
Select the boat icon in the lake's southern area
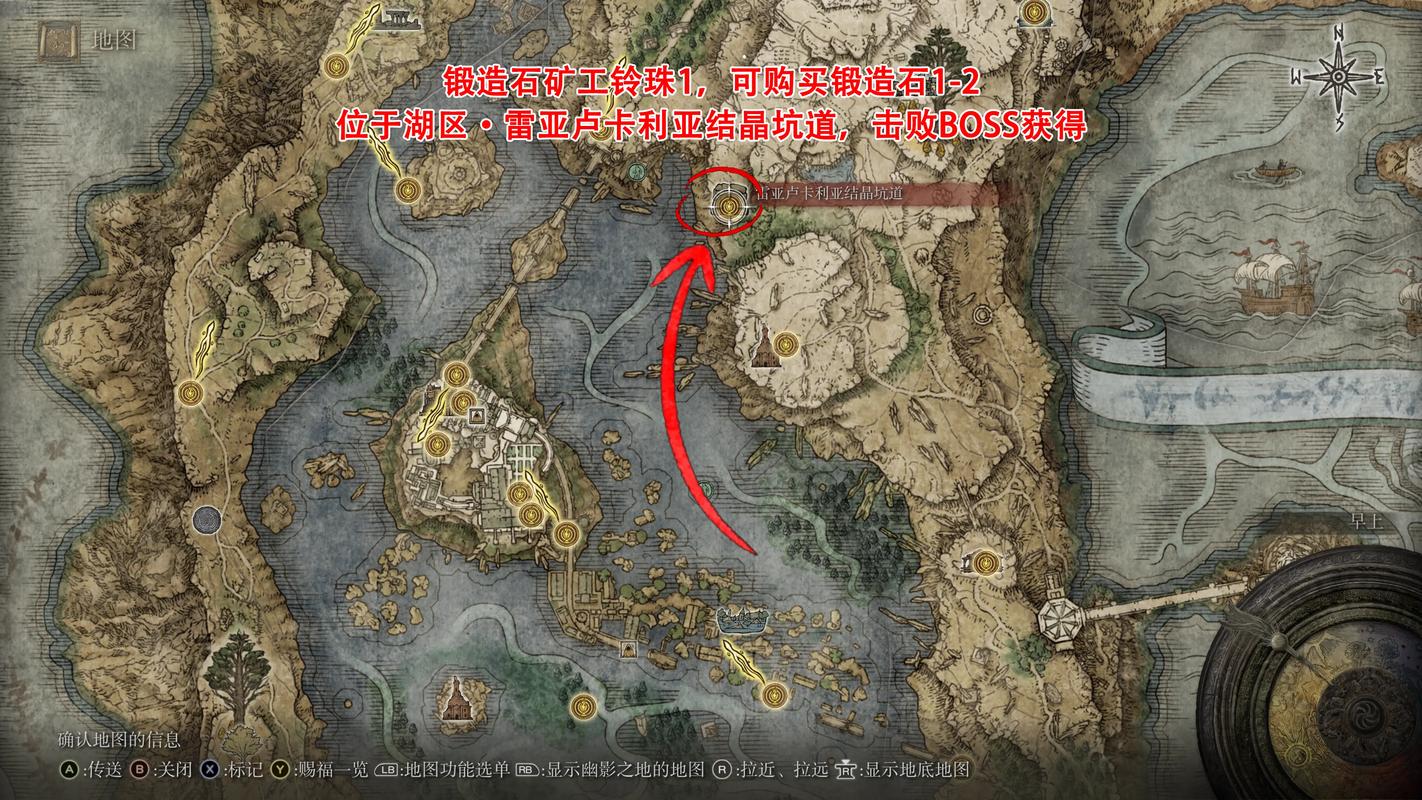tap(741, 620)
